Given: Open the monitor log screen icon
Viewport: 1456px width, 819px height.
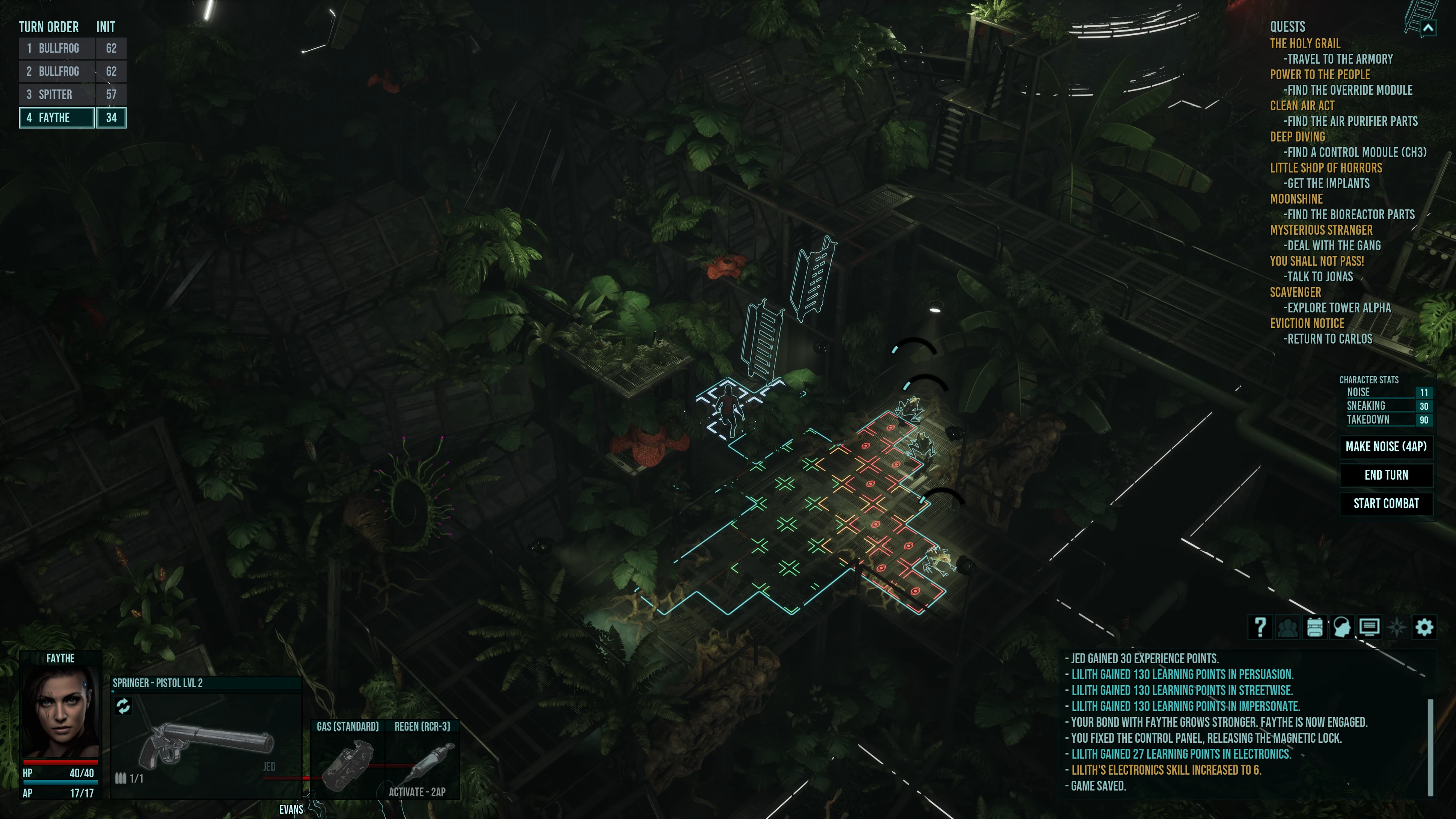Looking at the screenshot, I should [1369, 627].
